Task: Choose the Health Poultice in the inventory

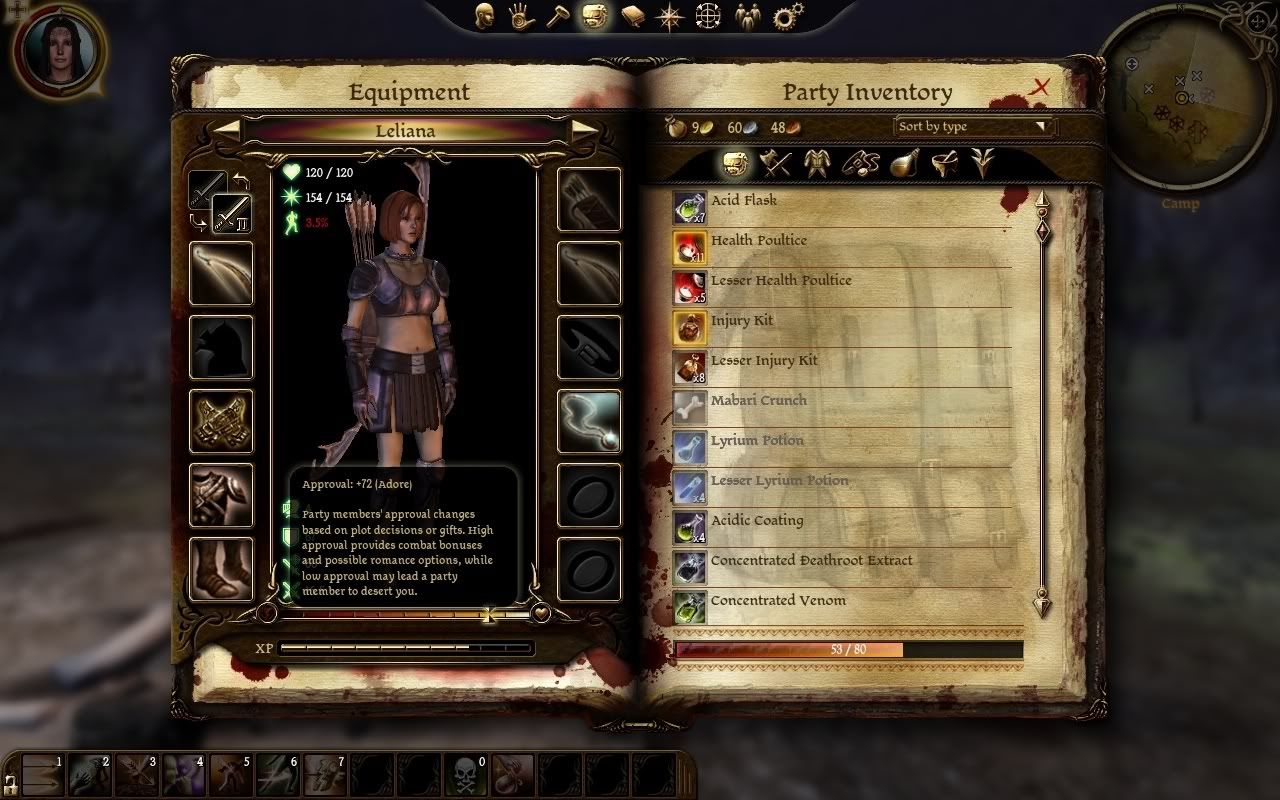Action: click(x=842, y=247)
